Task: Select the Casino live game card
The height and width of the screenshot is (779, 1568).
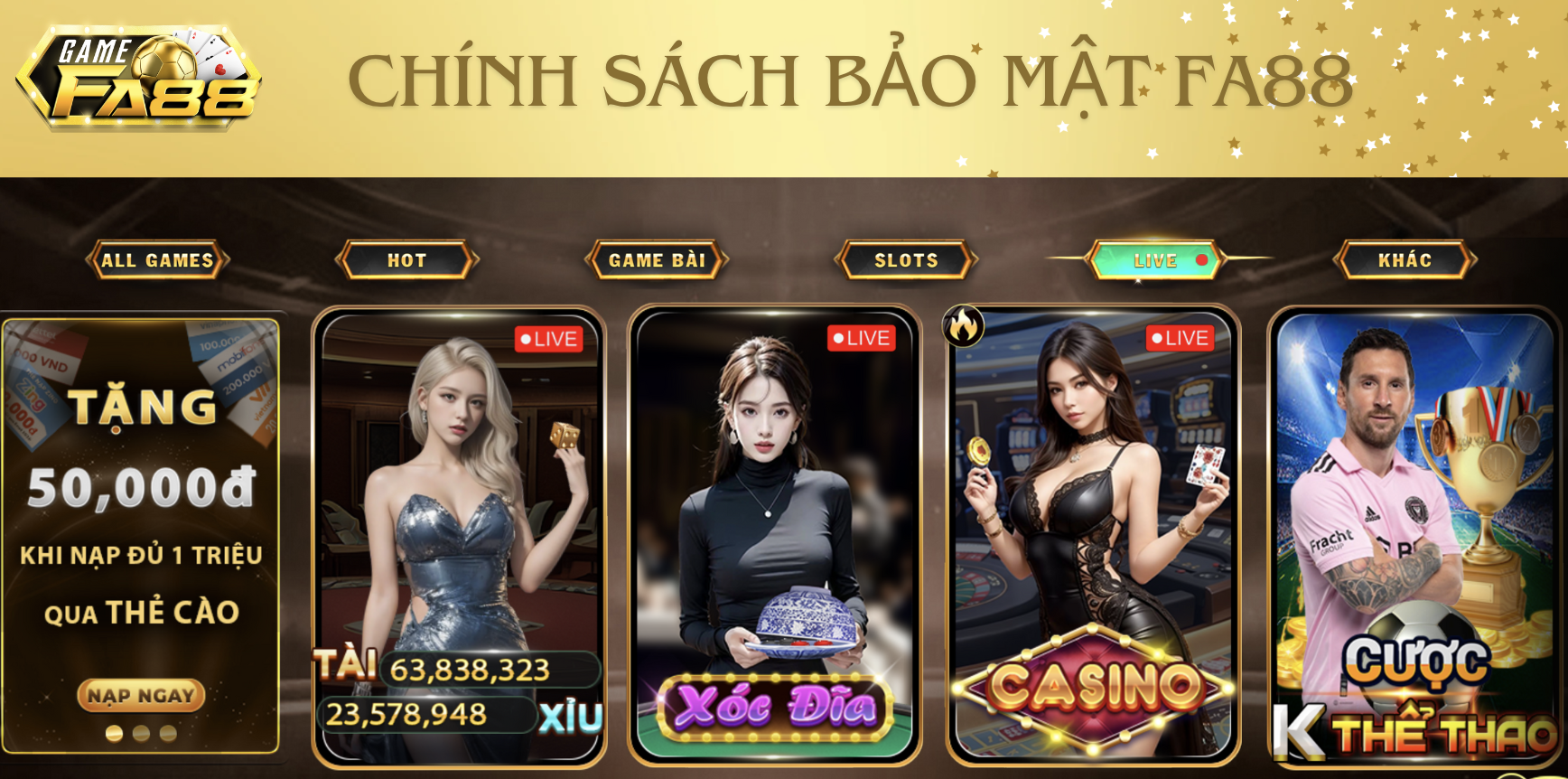Action: (x=1093, y=533)
